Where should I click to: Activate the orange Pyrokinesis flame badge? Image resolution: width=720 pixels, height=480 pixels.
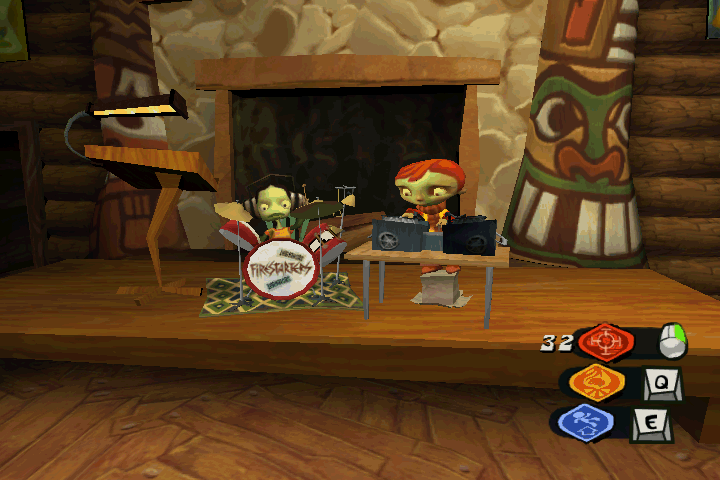[598, 383]
